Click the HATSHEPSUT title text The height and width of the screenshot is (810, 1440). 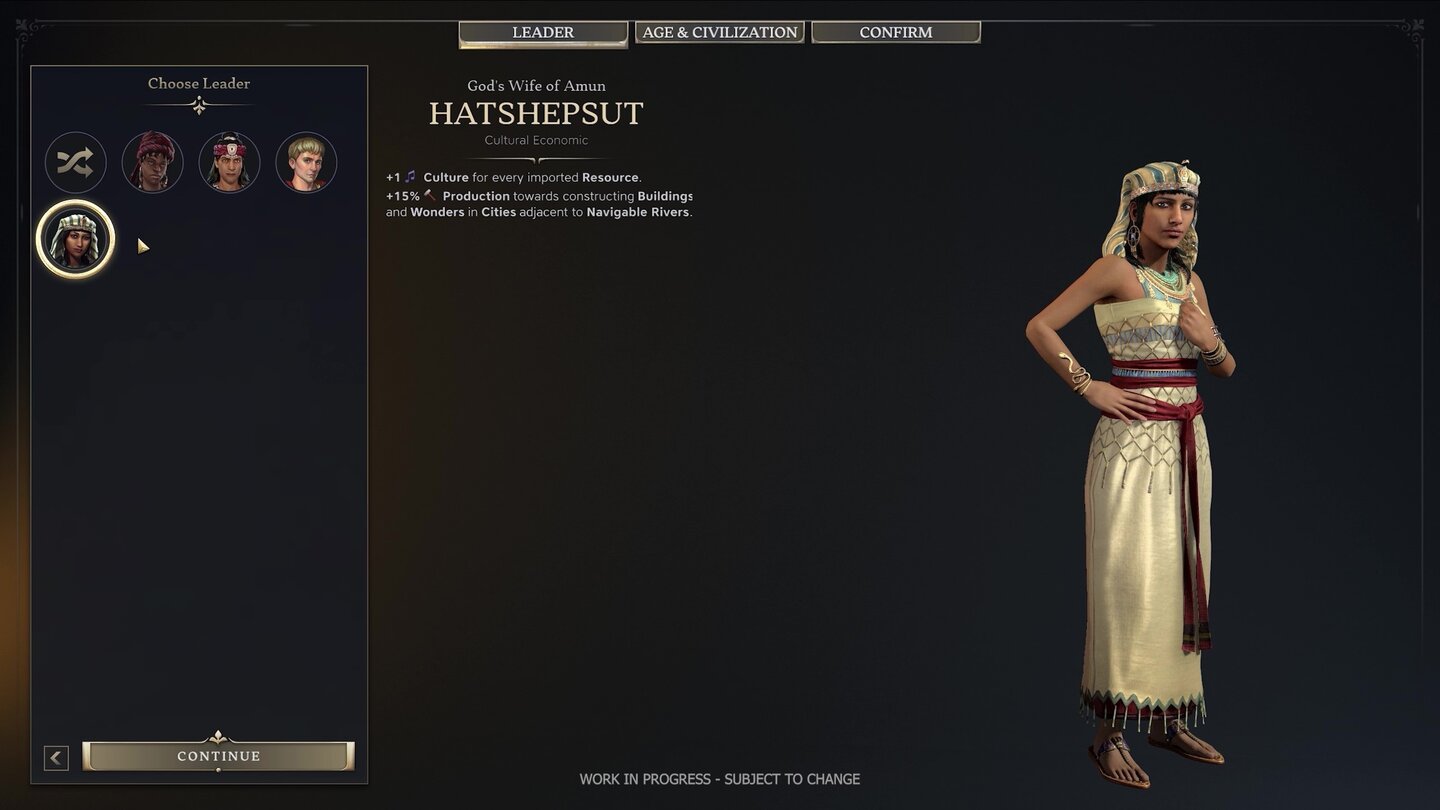point(537,114)
